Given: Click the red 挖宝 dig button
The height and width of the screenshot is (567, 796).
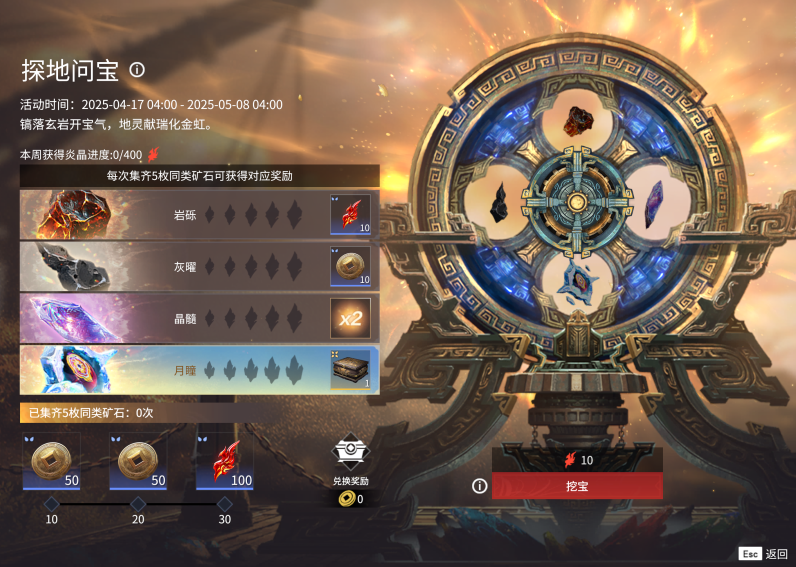Looking at the screenshot, I should point(577,486).
